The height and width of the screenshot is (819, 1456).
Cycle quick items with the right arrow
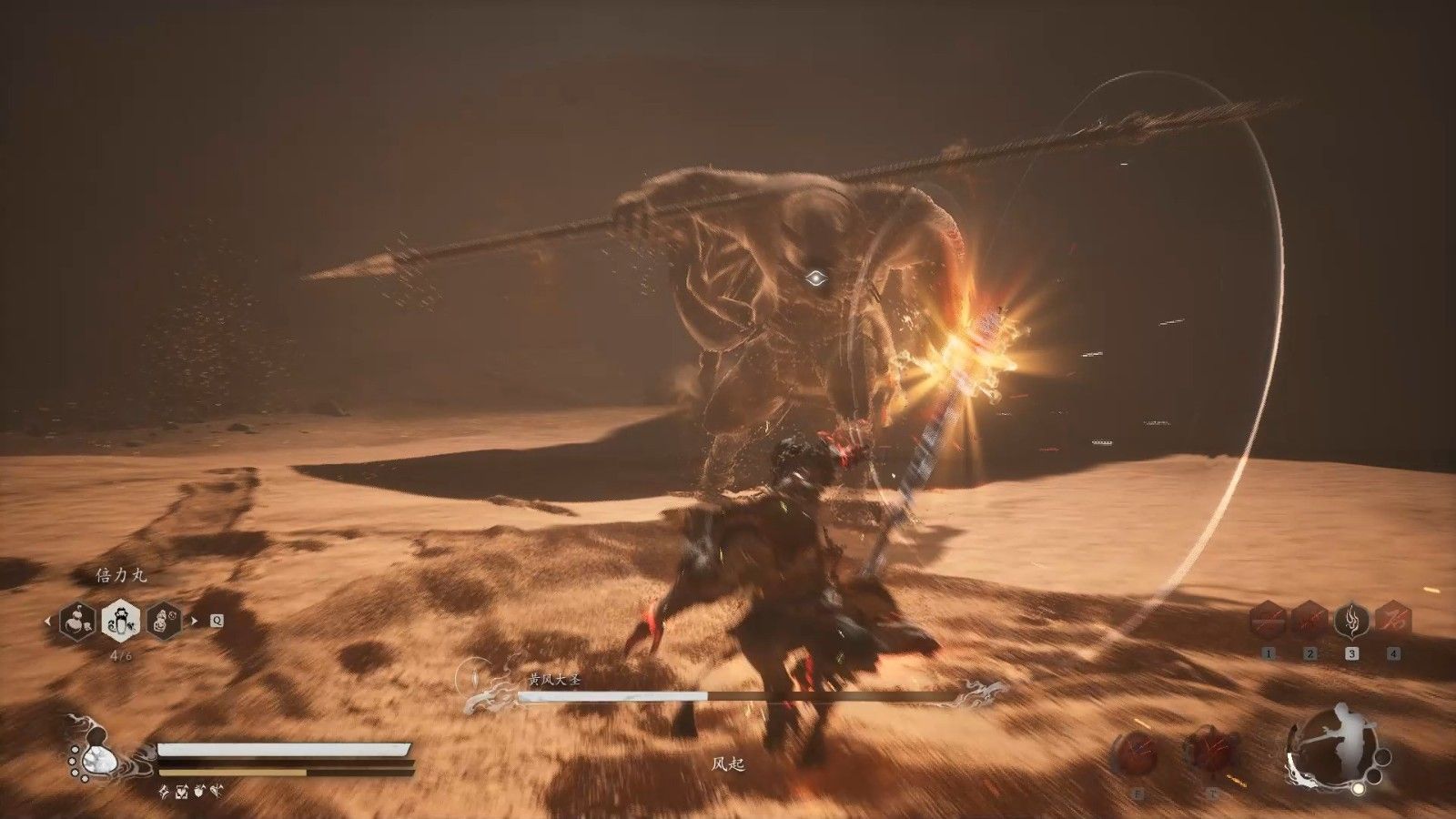coord(193,622)
